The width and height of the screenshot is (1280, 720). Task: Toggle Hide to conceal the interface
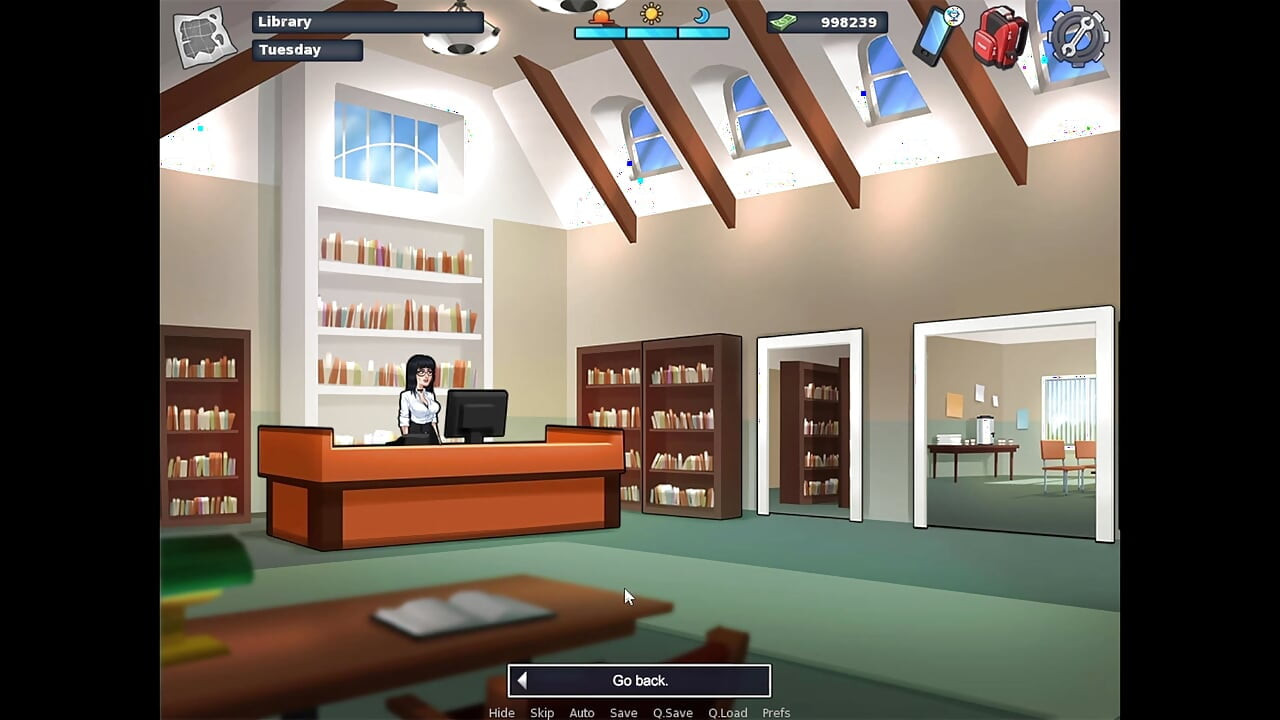tap(501, 712)
